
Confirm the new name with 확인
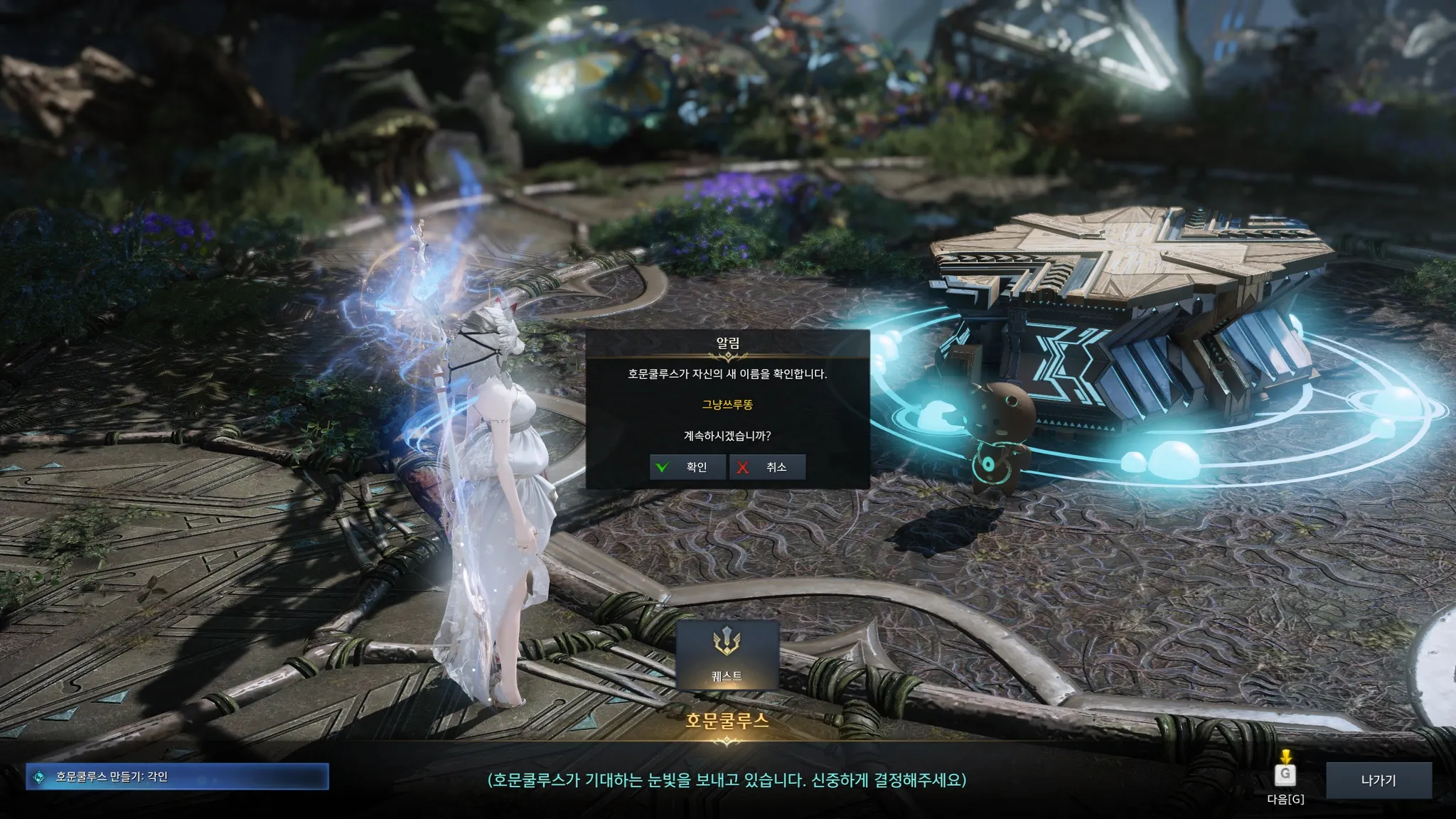[687, 467]
